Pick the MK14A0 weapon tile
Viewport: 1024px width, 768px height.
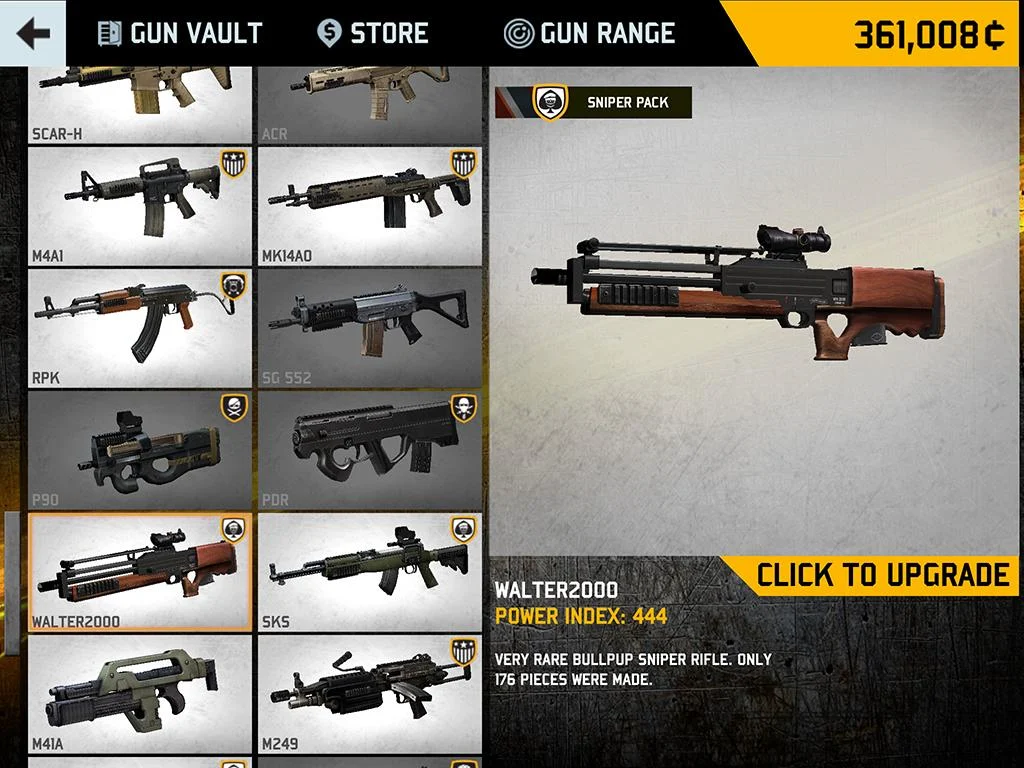tap(370, 207)
